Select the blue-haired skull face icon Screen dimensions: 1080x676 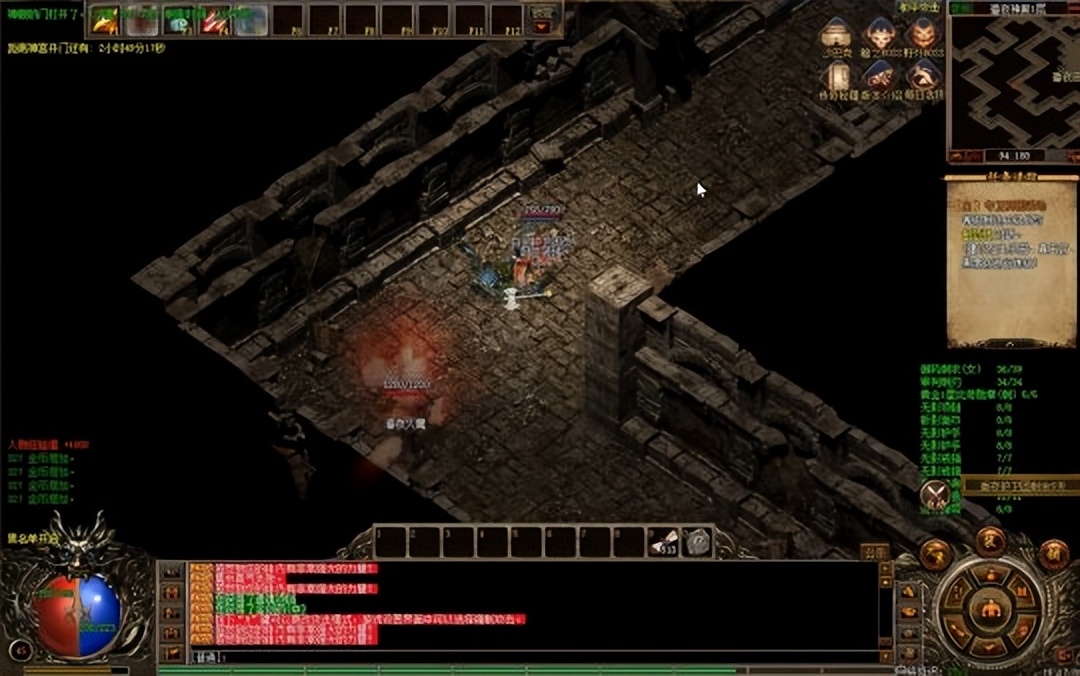click(880, 33)
